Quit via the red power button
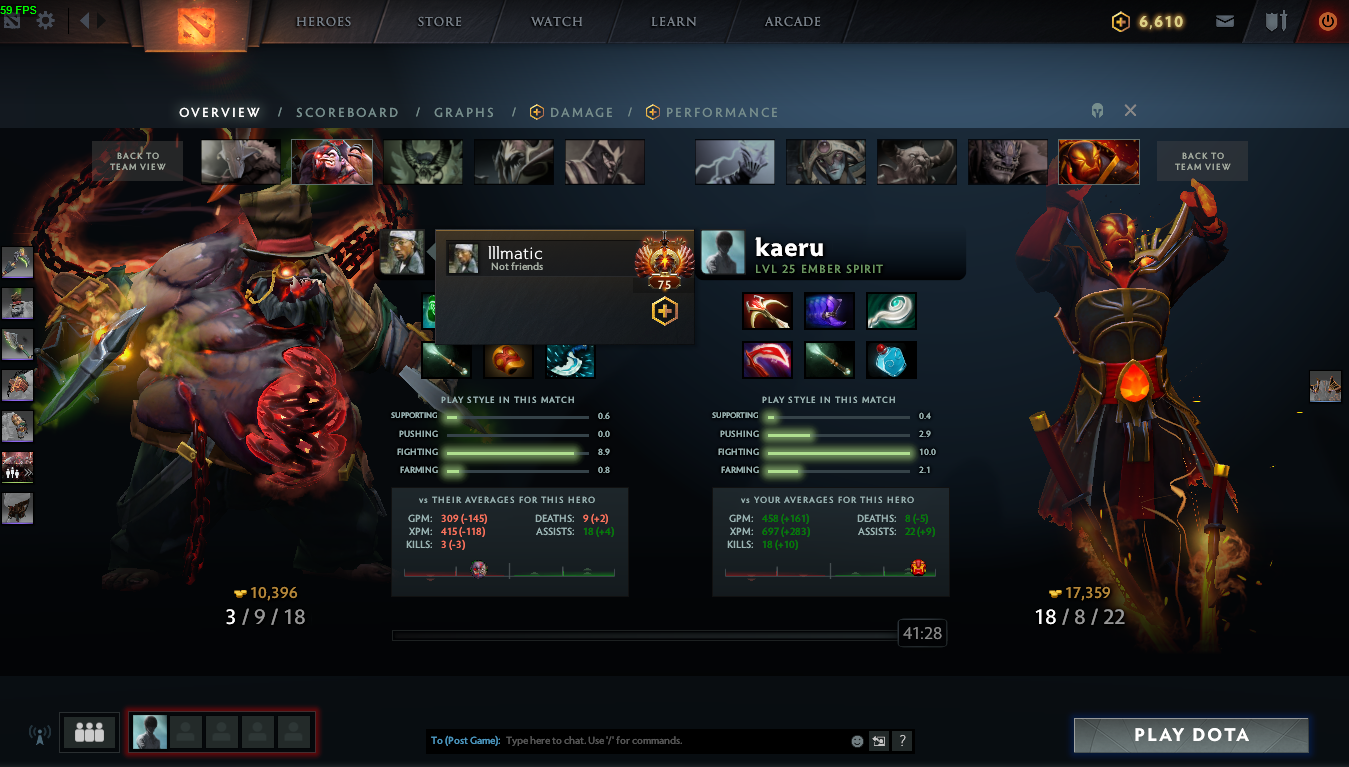Screen dimensions: 1349x767 point(1327,21)
